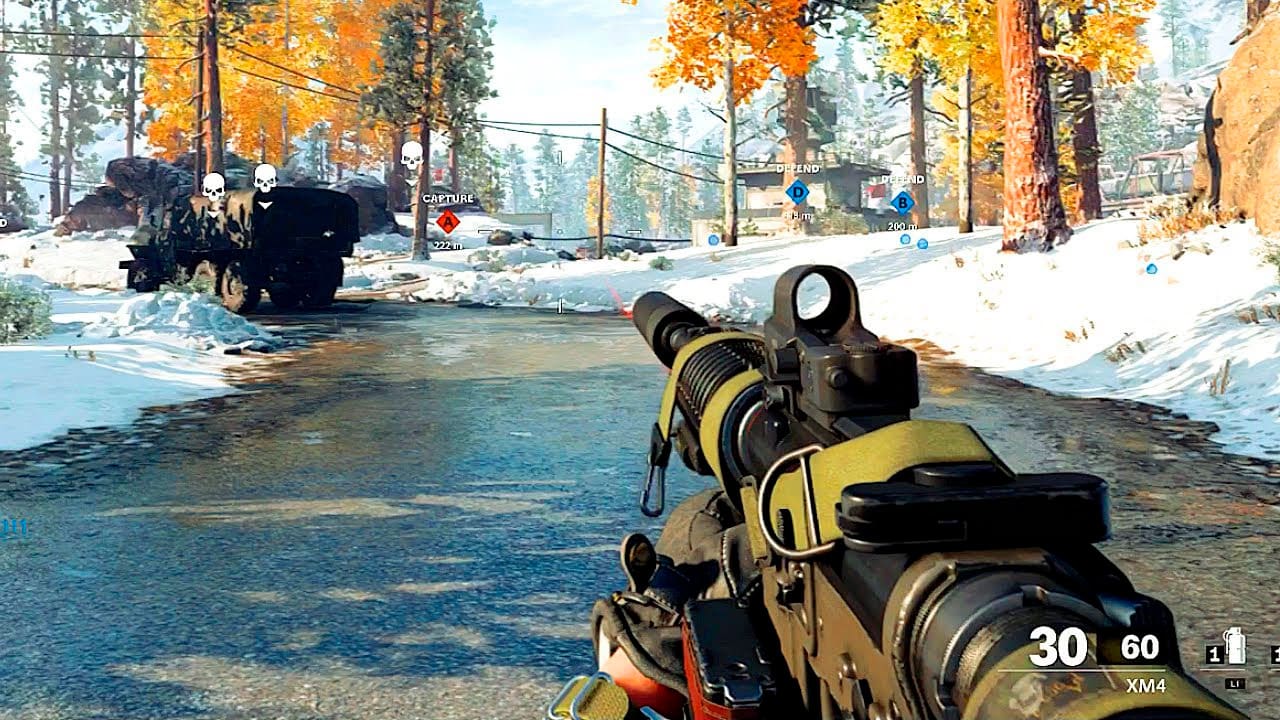
Task: Click the tactical grenade equipment icon
Action: tap(1235, 648)
